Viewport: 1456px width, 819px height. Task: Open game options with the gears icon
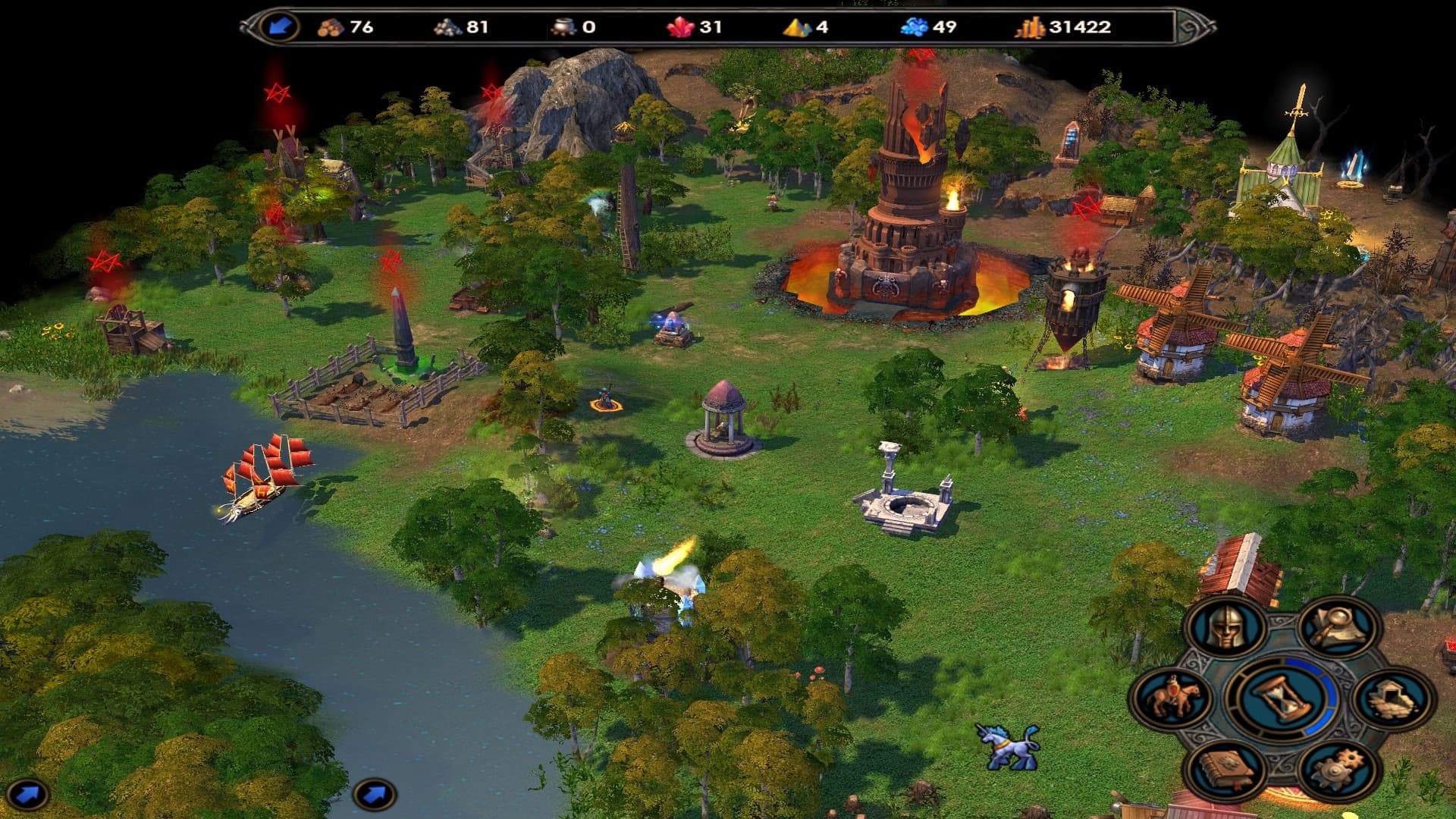[x=1338, y=770]
